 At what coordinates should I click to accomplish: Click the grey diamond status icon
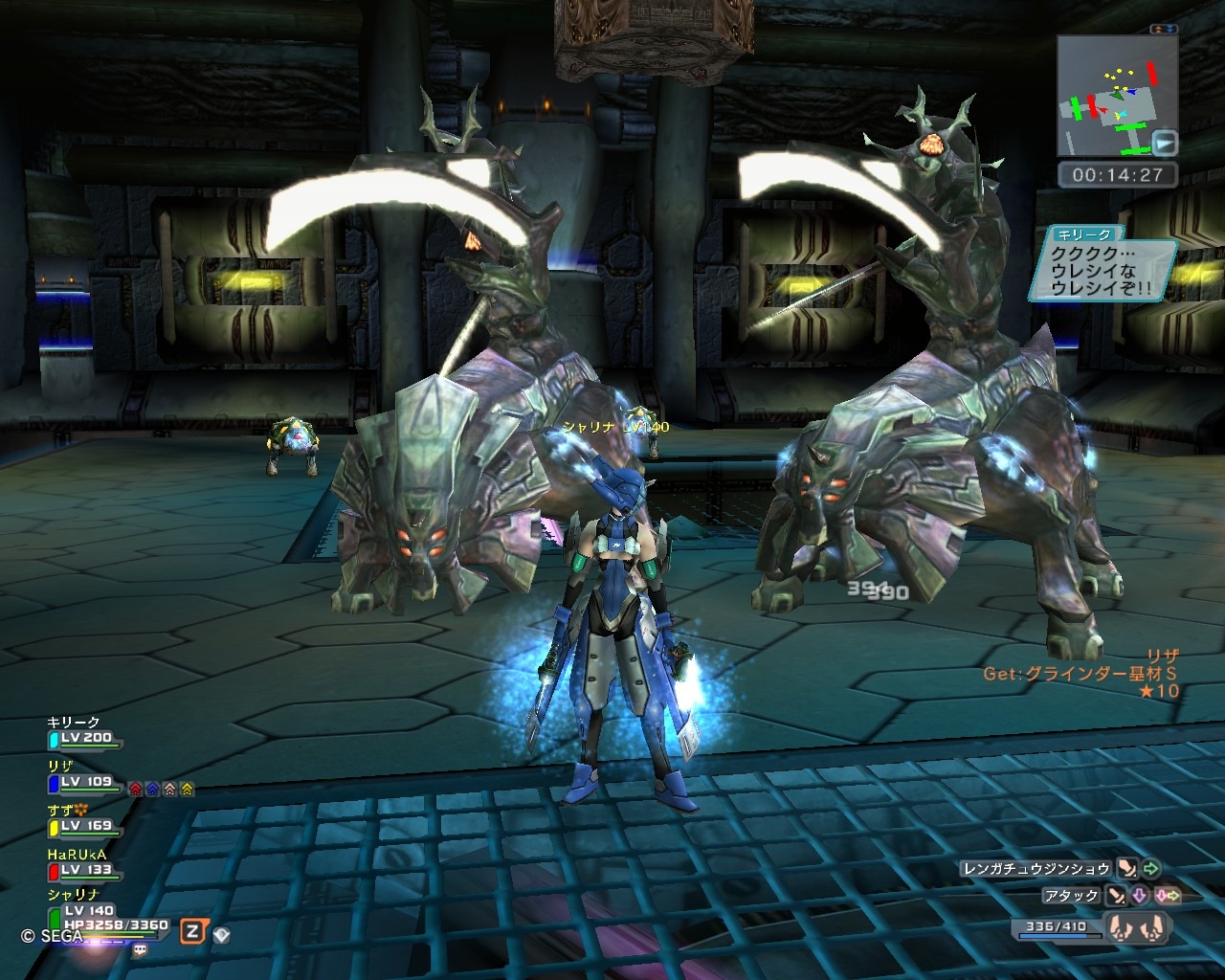click(221, 934)
